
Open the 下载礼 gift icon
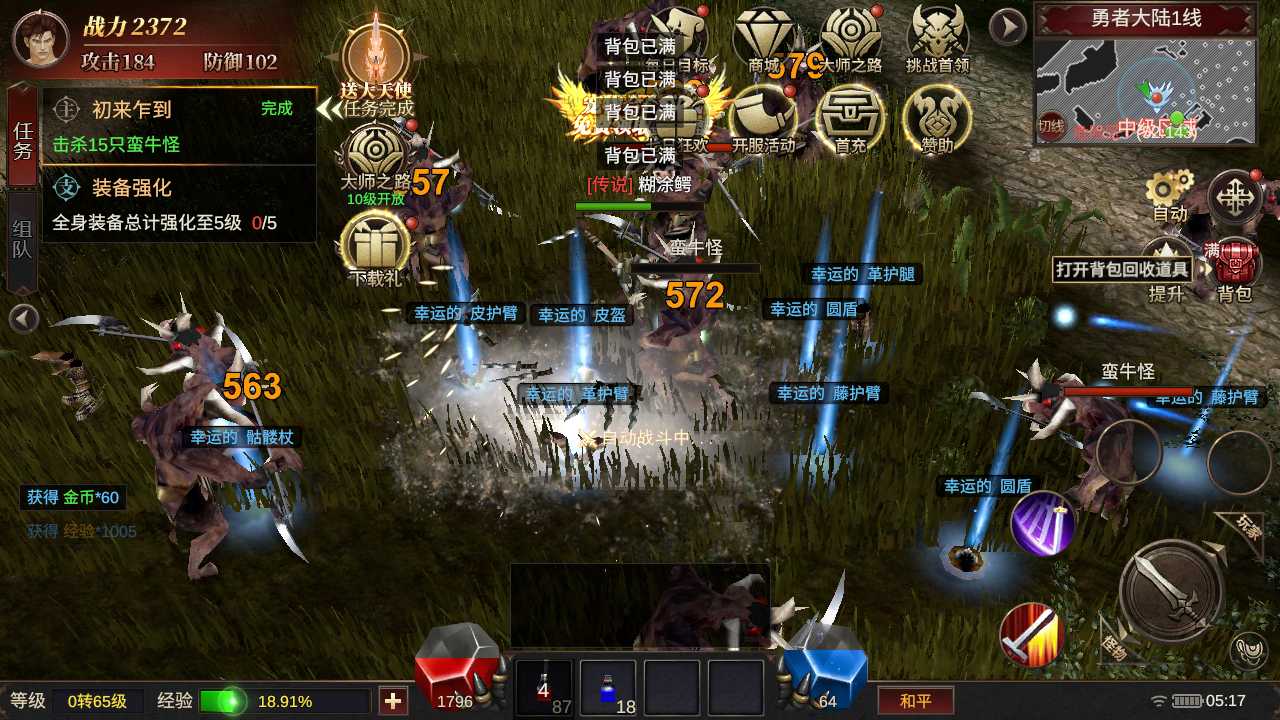pos(377,247)
